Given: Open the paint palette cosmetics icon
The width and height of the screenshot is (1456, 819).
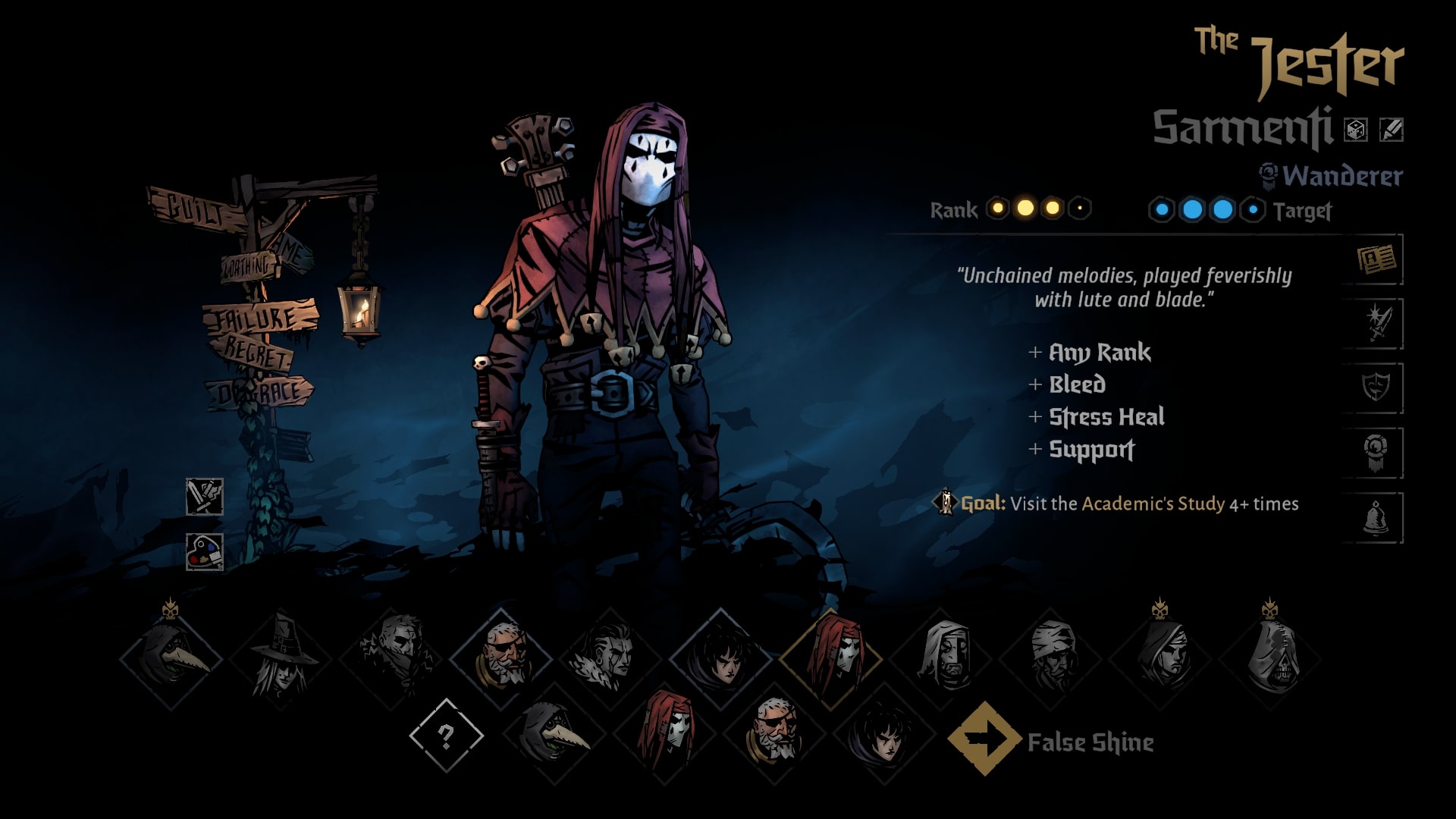Looking at the screenshot, I should (205, 552).
